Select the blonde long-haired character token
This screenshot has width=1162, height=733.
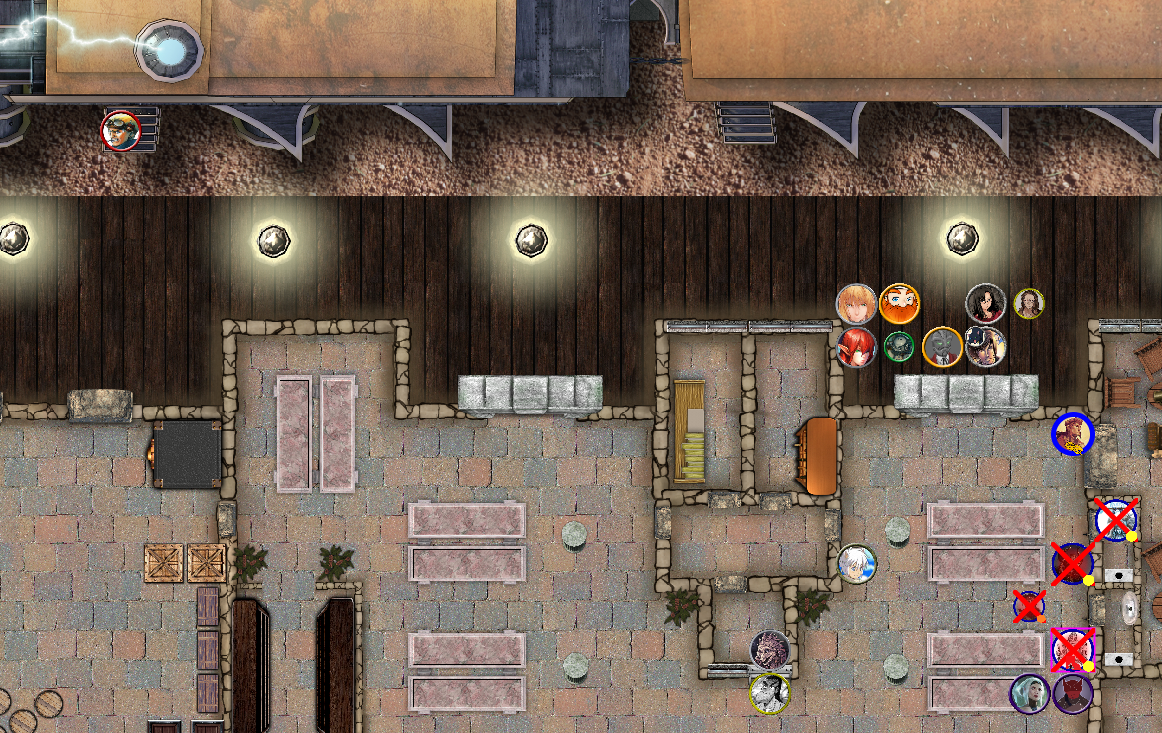point(856,304)
